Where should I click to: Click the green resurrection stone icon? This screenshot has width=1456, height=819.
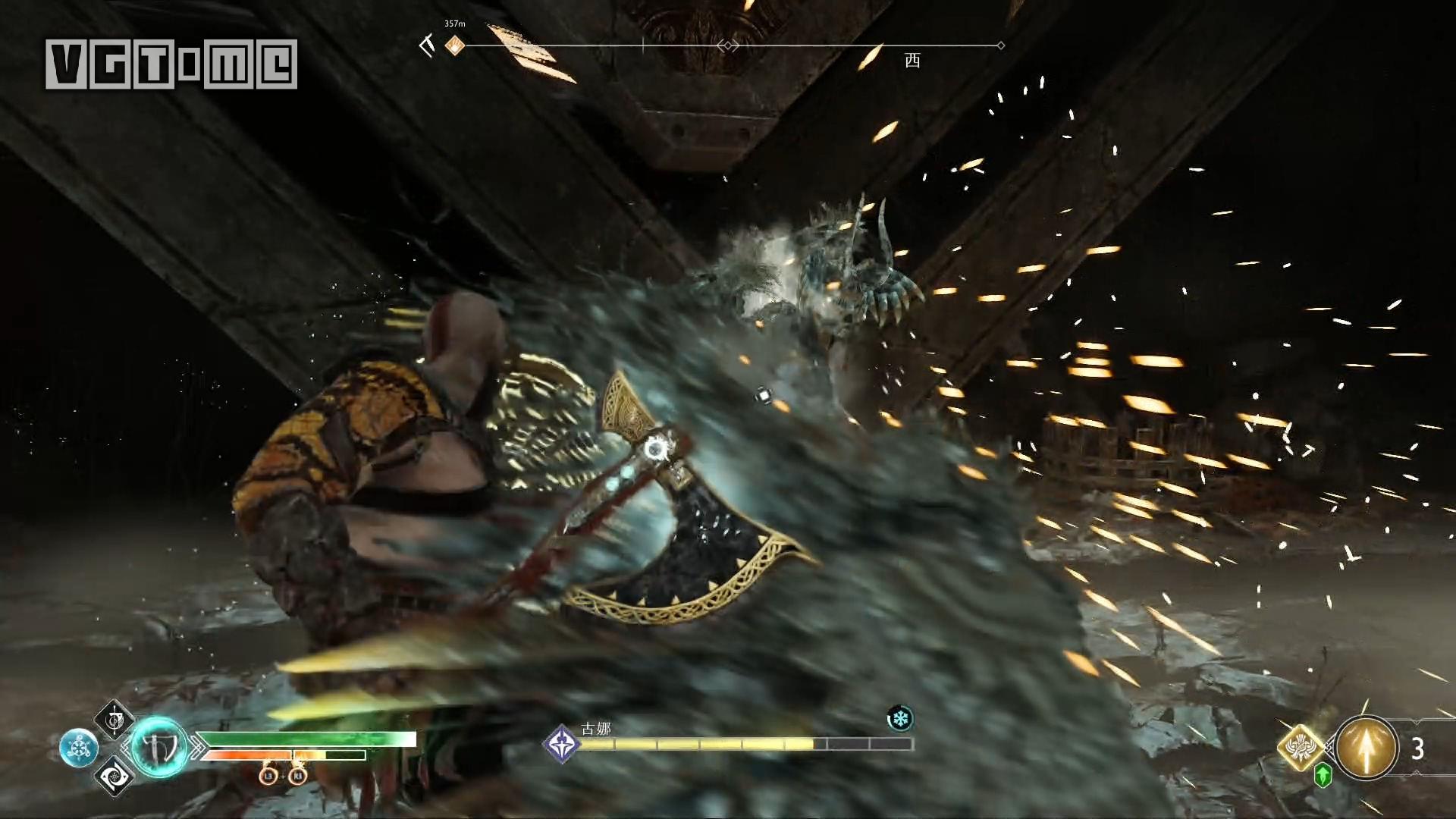1323,775
